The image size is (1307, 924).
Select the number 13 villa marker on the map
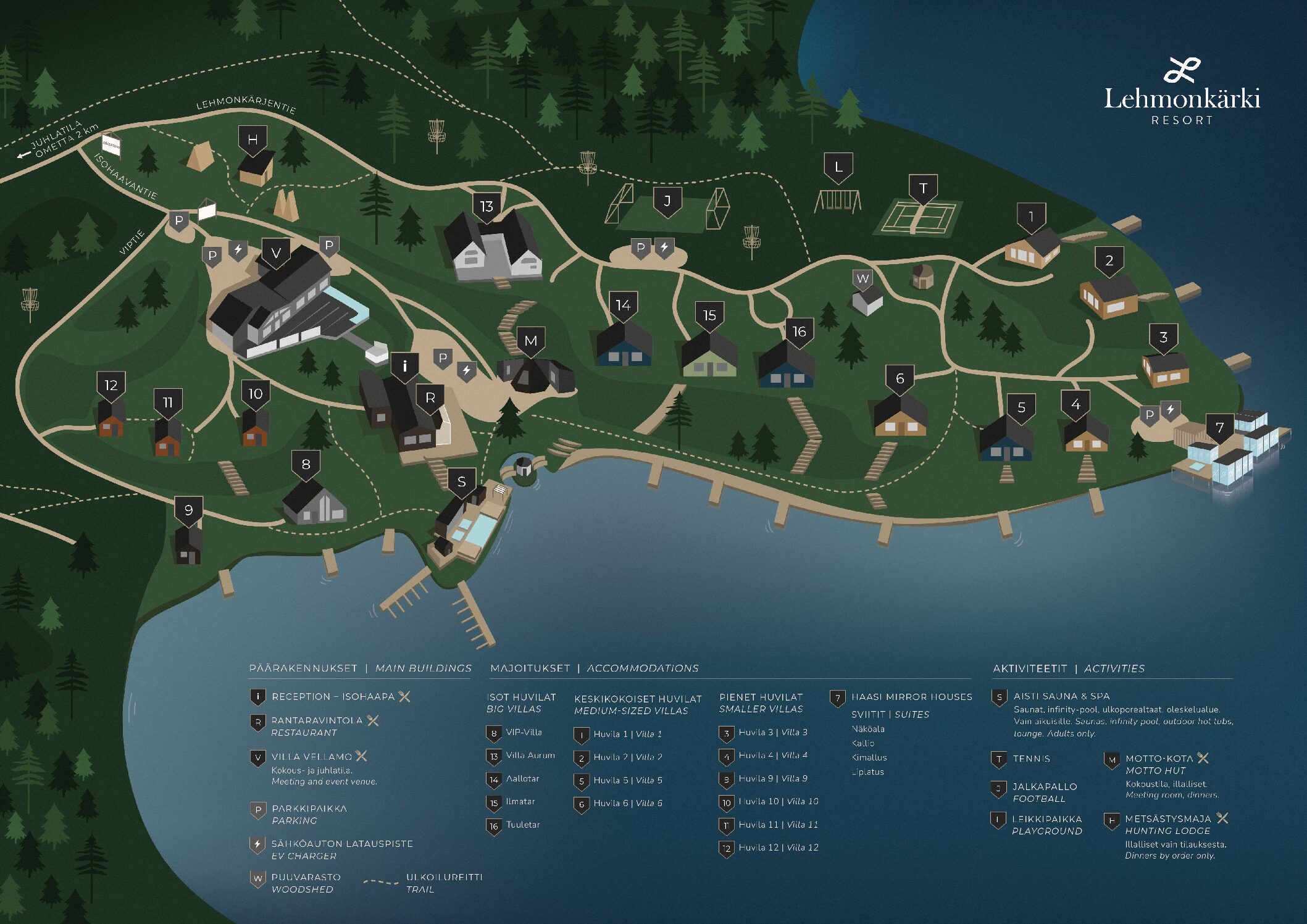(x=486, y=207)
